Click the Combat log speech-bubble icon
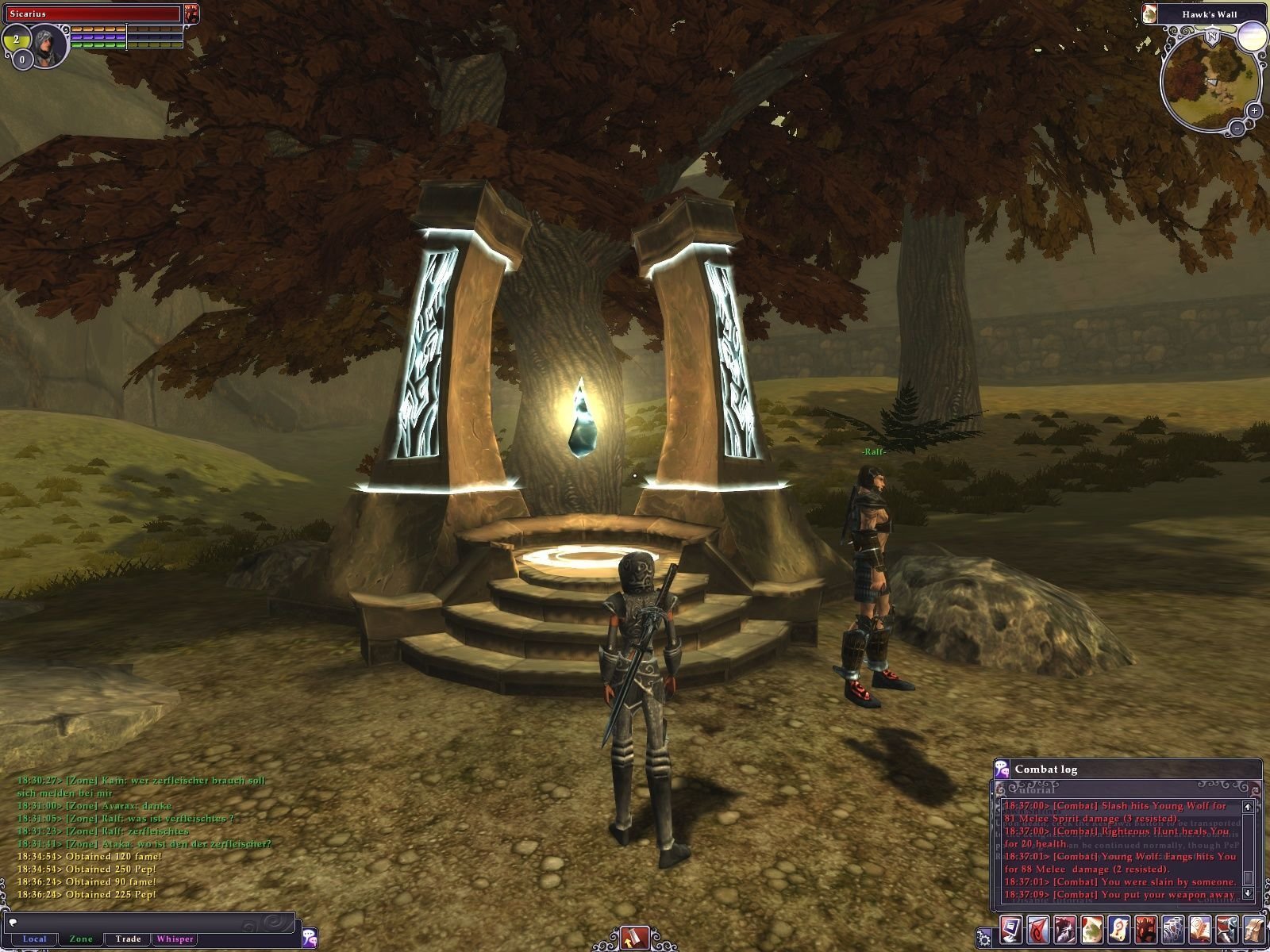This screenshot has width=1270, height=952. coord(1002,769)
